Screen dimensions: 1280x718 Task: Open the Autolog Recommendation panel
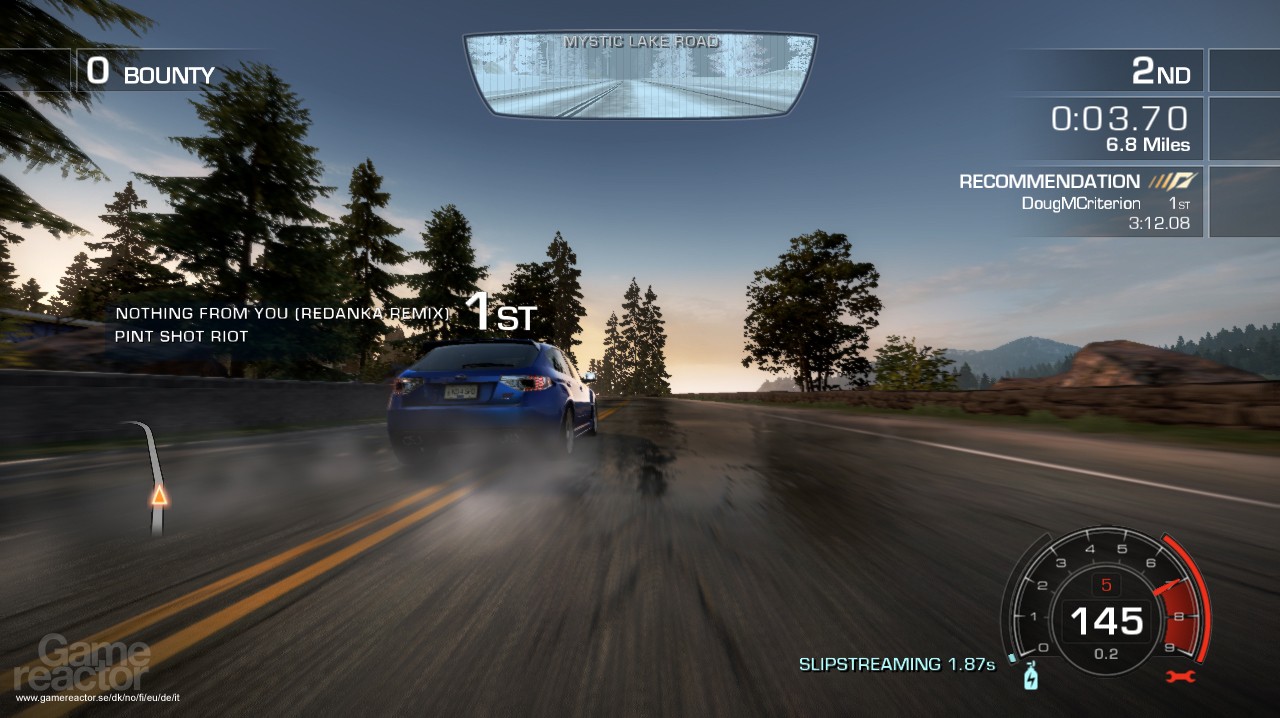pos(1076,201)
